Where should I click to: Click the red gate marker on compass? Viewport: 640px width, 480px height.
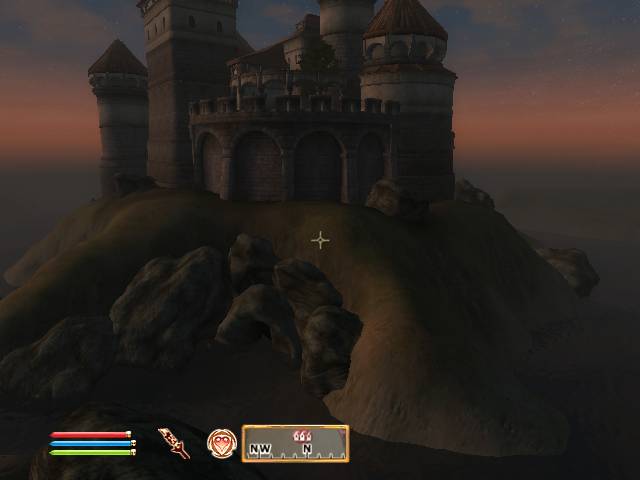[x=301, y=435]
